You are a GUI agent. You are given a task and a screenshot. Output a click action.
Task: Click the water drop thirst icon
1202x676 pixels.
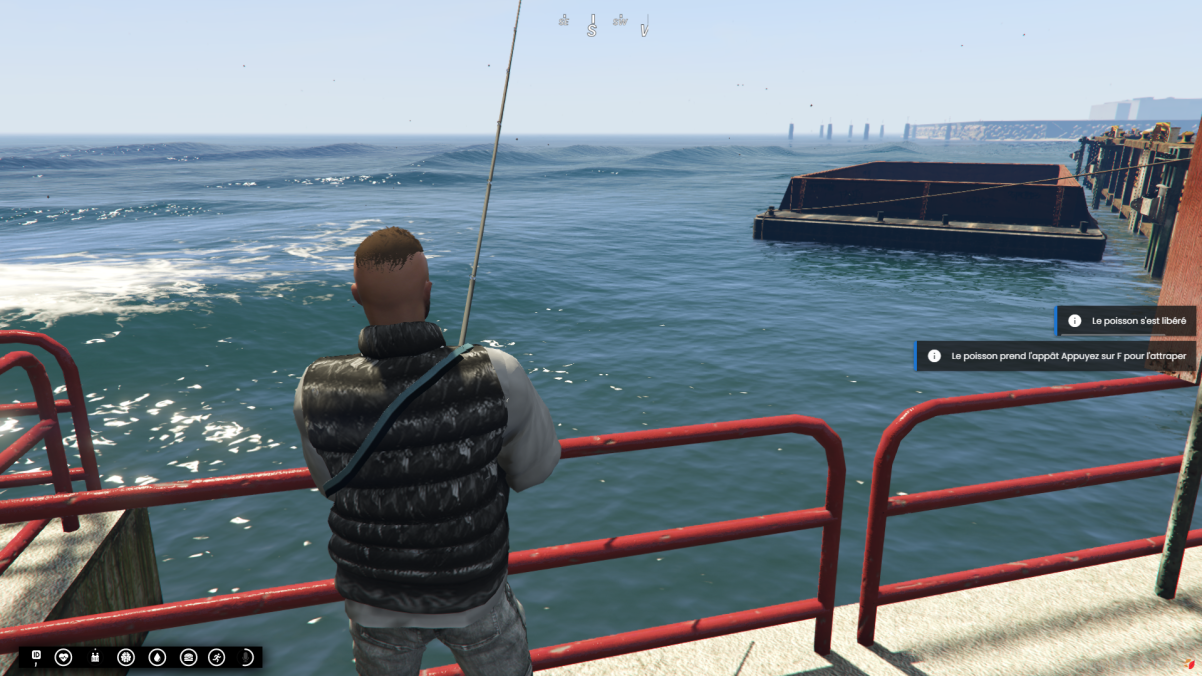(157, 657)
